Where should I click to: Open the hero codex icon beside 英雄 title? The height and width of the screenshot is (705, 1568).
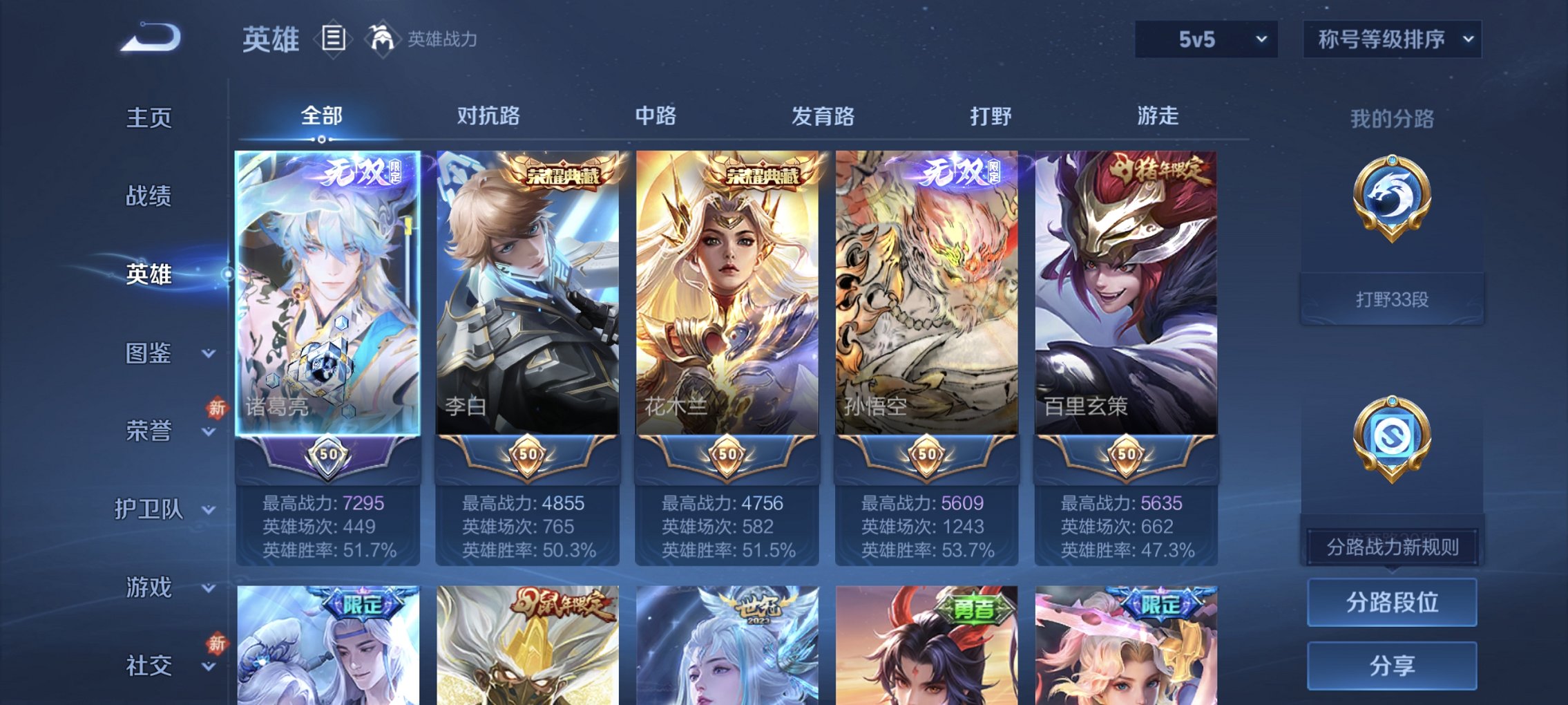[x=333, y=39]
